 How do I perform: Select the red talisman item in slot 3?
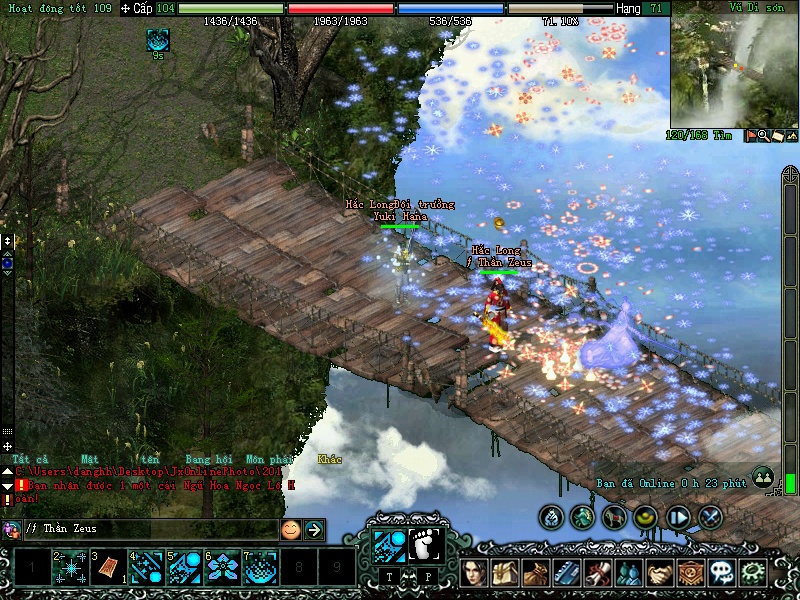click(x=109, y=569)
